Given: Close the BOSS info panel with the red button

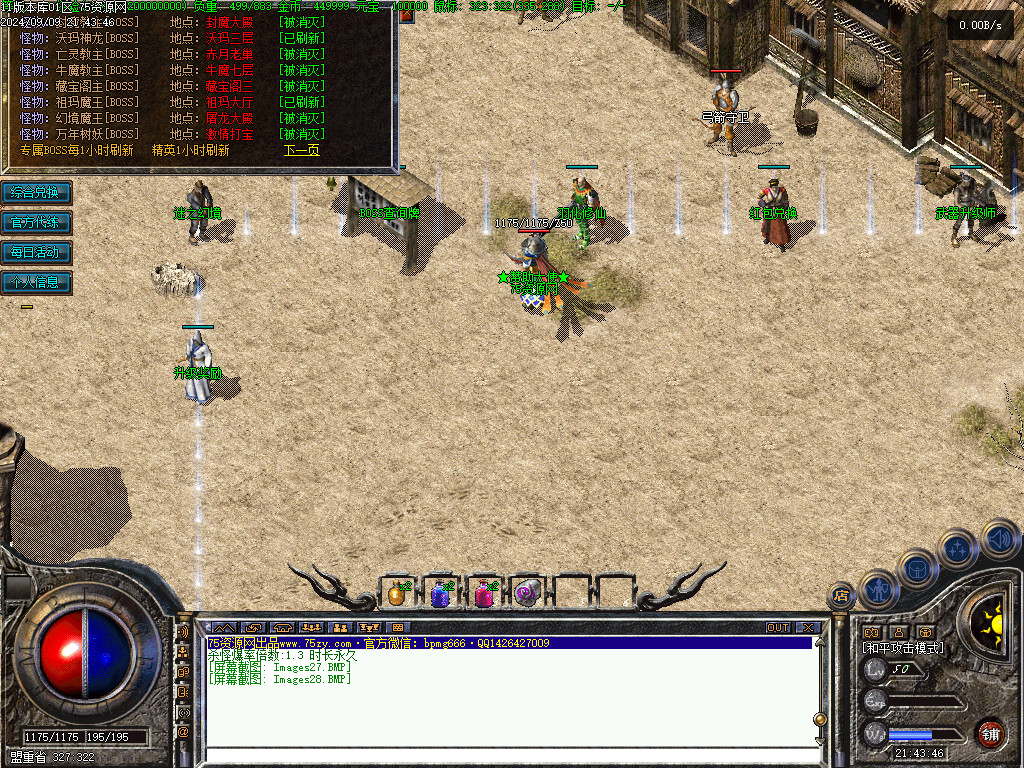Looking at the screenshot, I should pos(406,15).
